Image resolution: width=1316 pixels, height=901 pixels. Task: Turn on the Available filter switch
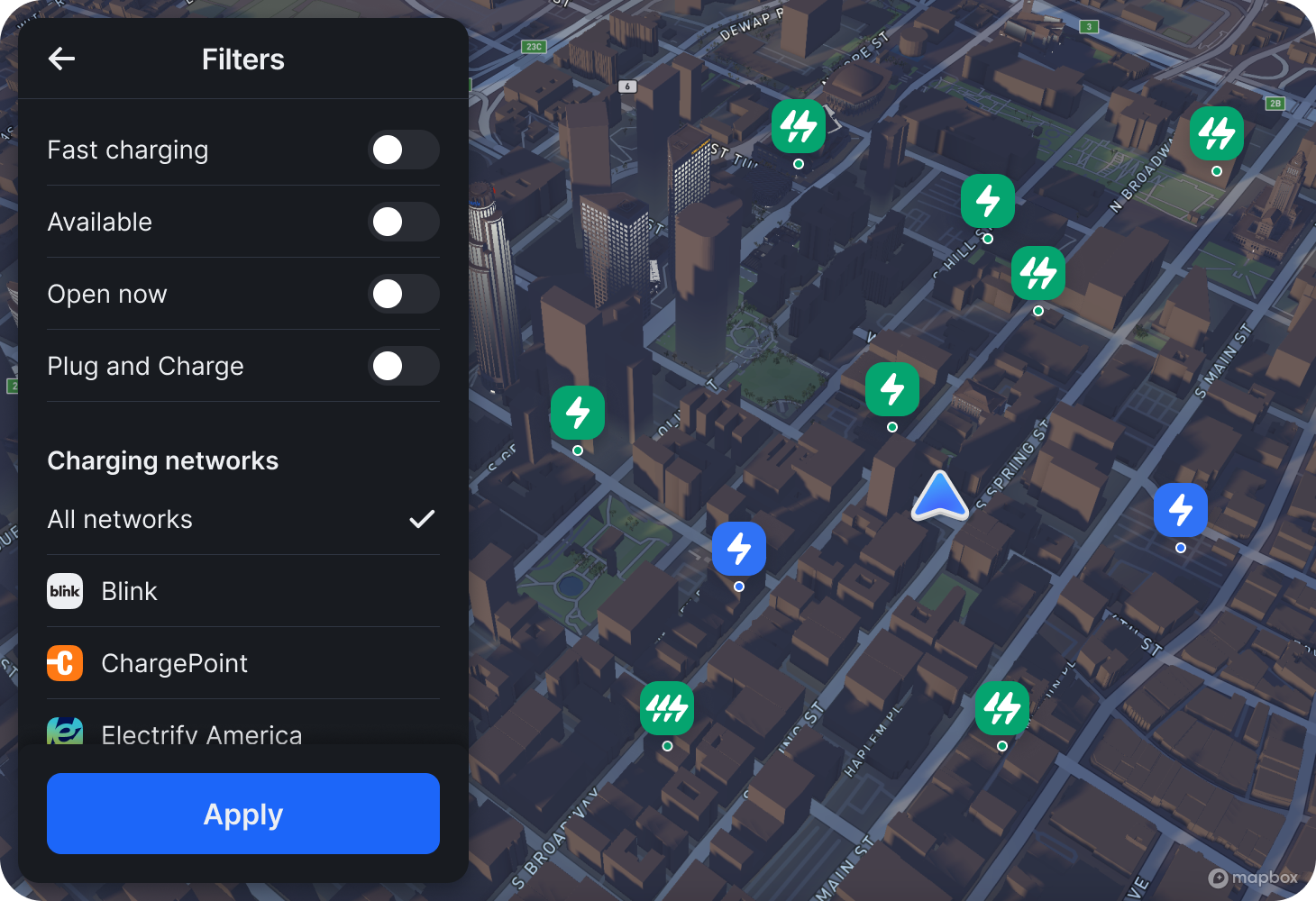pyautogui.click(x=405, y=222)
